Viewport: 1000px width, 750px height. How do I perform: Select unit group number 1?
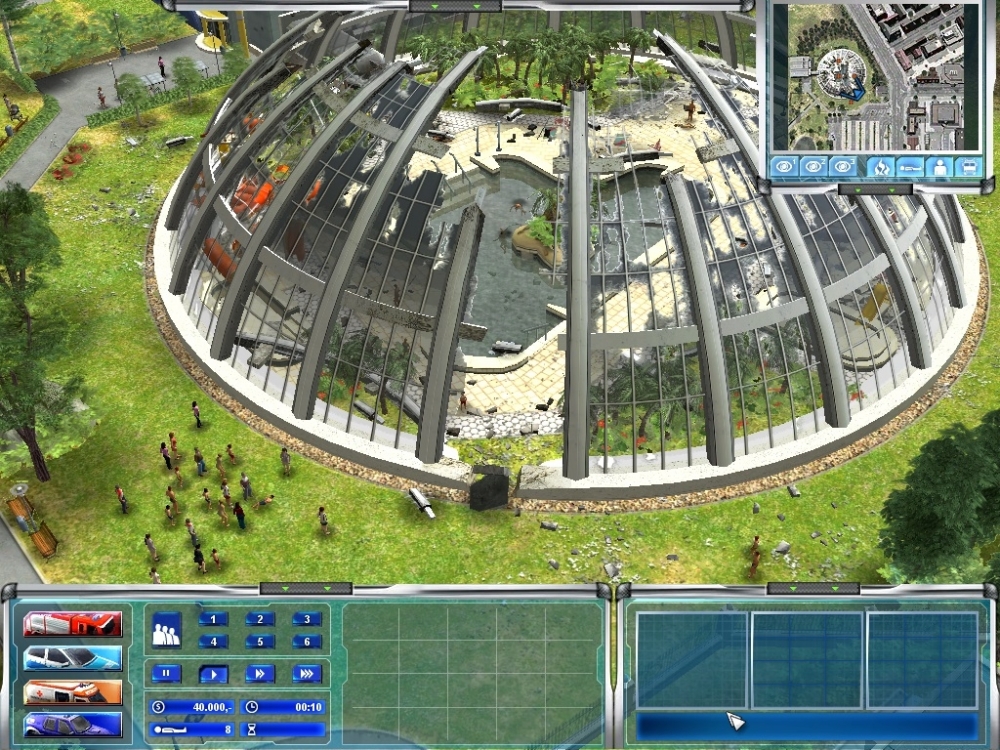[214, 619]
